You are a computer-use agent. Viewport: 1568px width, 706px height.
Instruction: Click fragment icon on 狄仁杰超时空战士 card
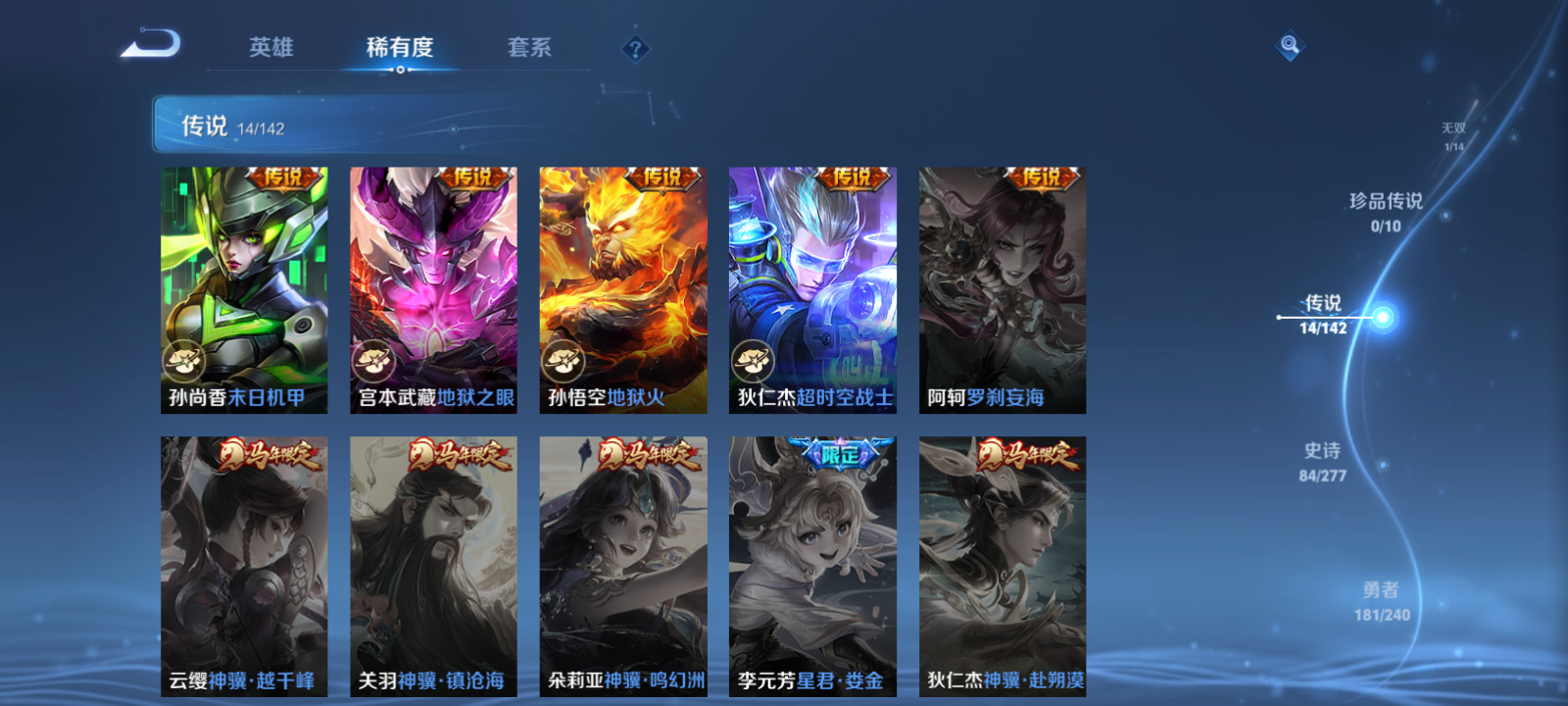point(752,359)
